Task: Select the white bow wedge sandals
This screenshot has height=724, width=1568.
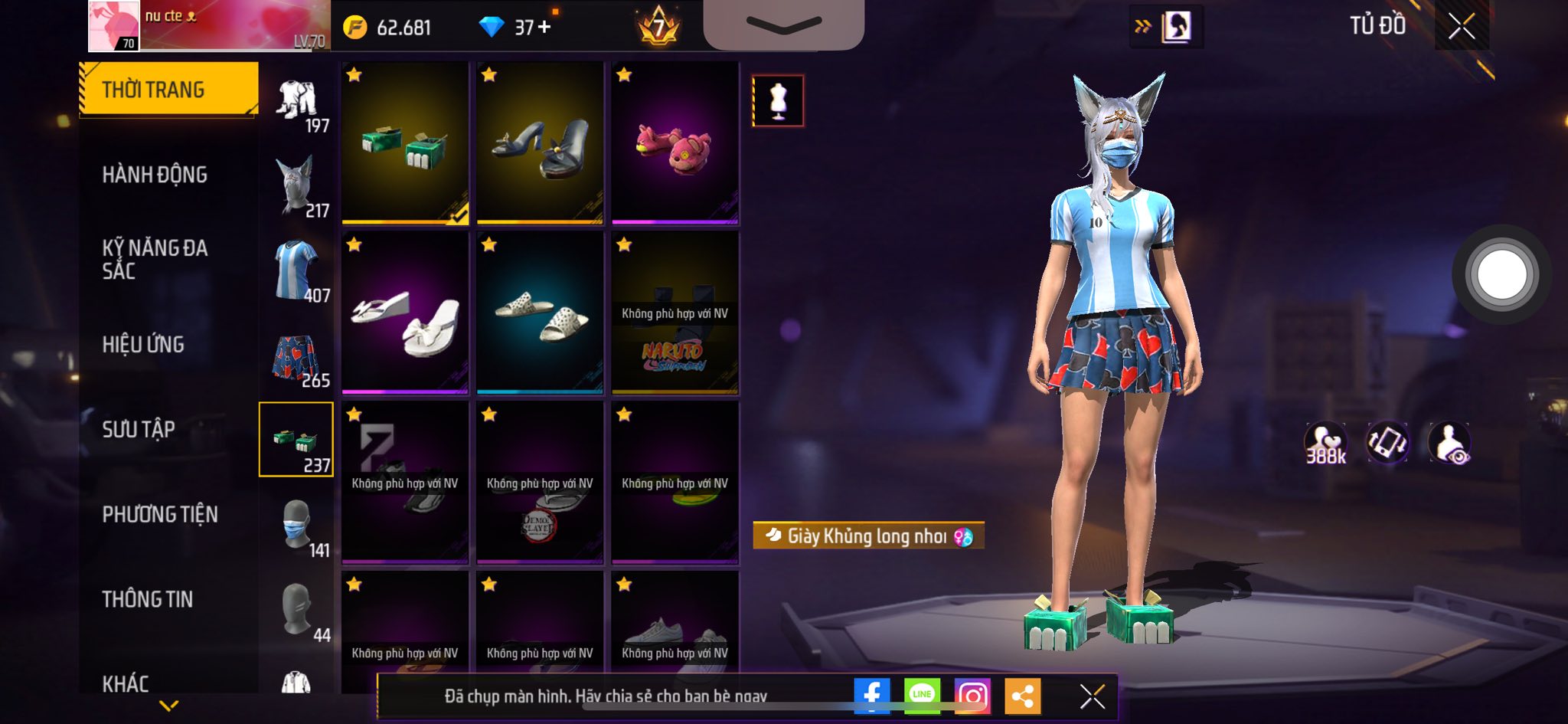Action: point(405,313)
